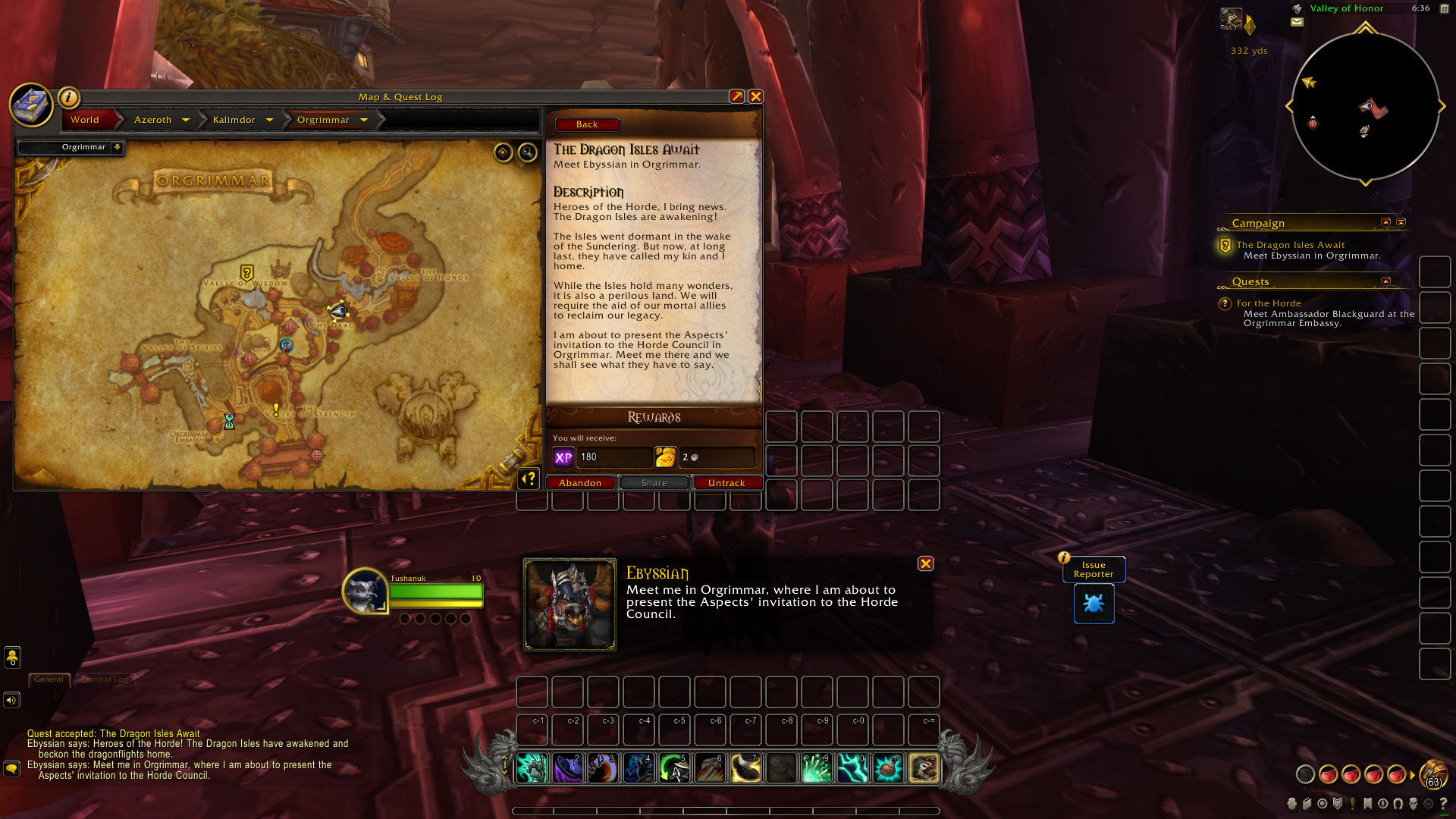The height and width of the screenshot is (819, 1456).
Task: Abandon The Dragon Isles Await quest
Action: coord(580,483)
